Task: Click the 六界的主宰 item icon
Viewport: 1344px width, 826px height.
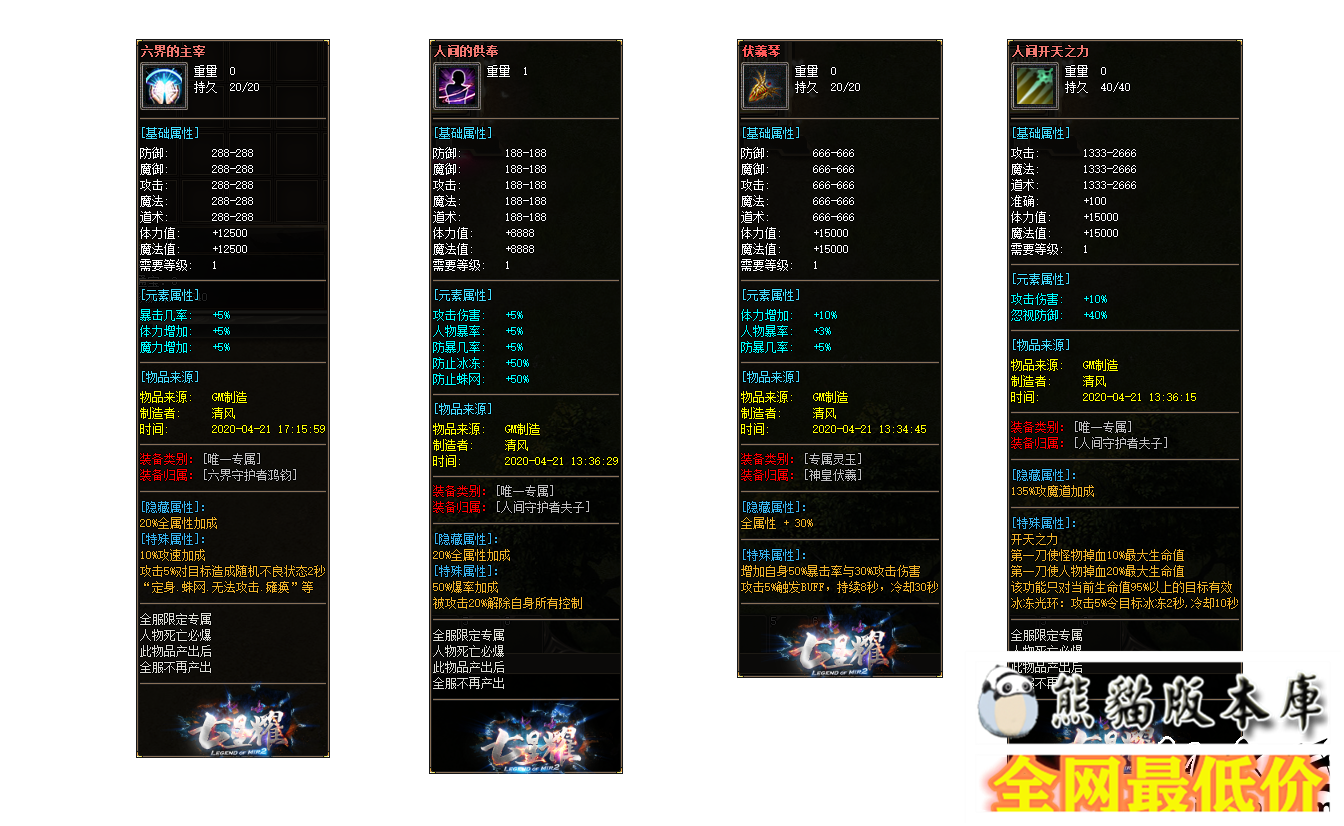Action: 162,85
